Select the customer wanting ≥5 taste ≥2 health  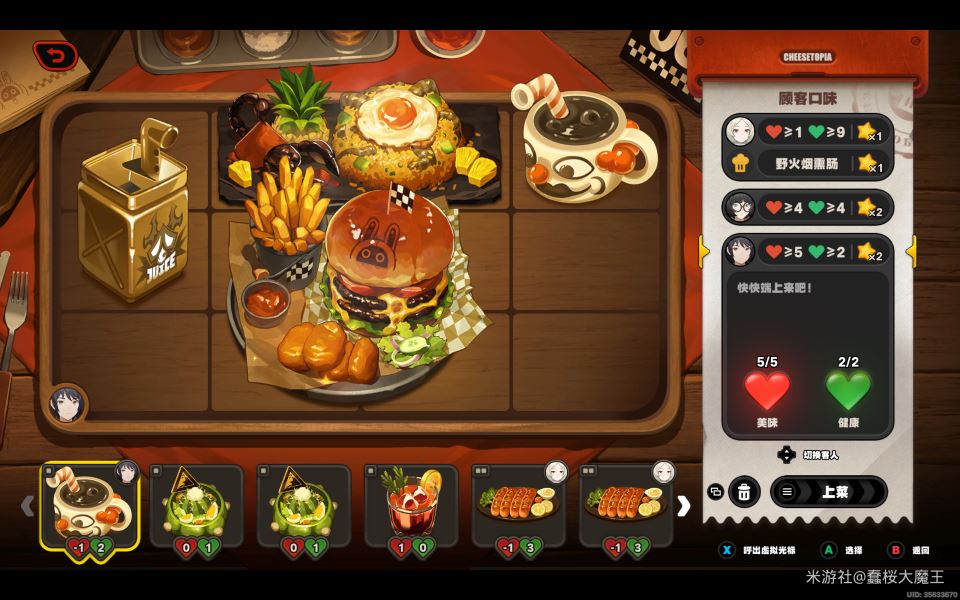coord(807,251)
